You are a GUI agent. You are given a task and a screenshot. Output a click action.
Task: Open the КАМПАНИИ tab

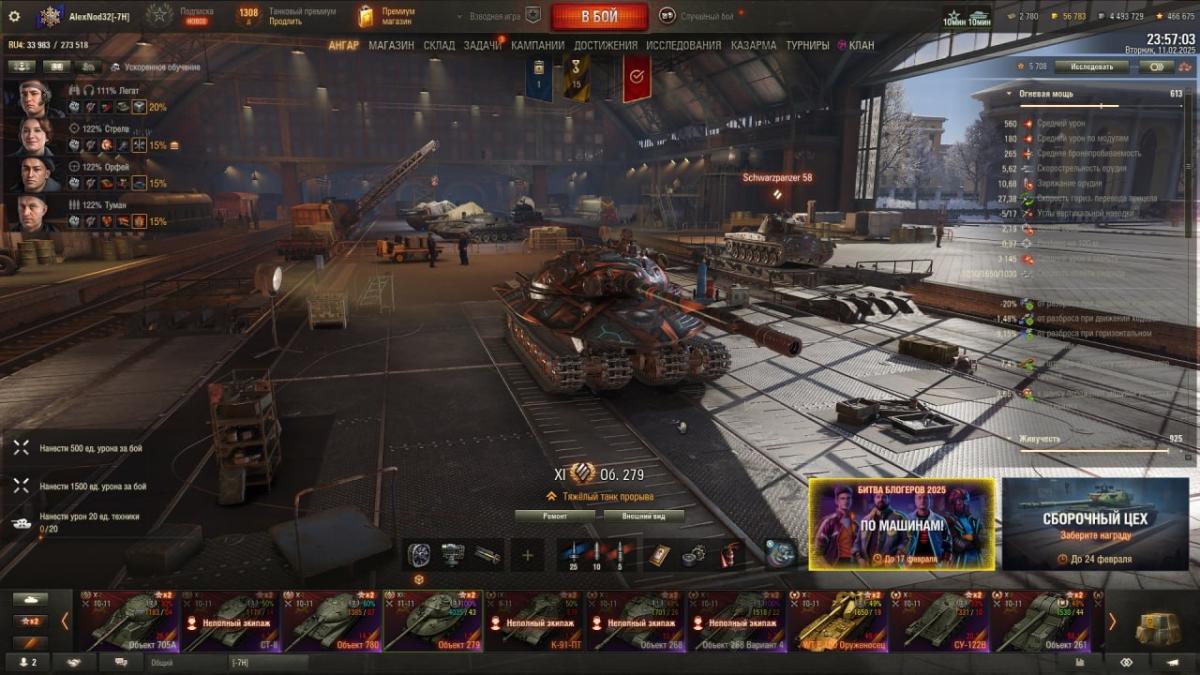point(537,45)
